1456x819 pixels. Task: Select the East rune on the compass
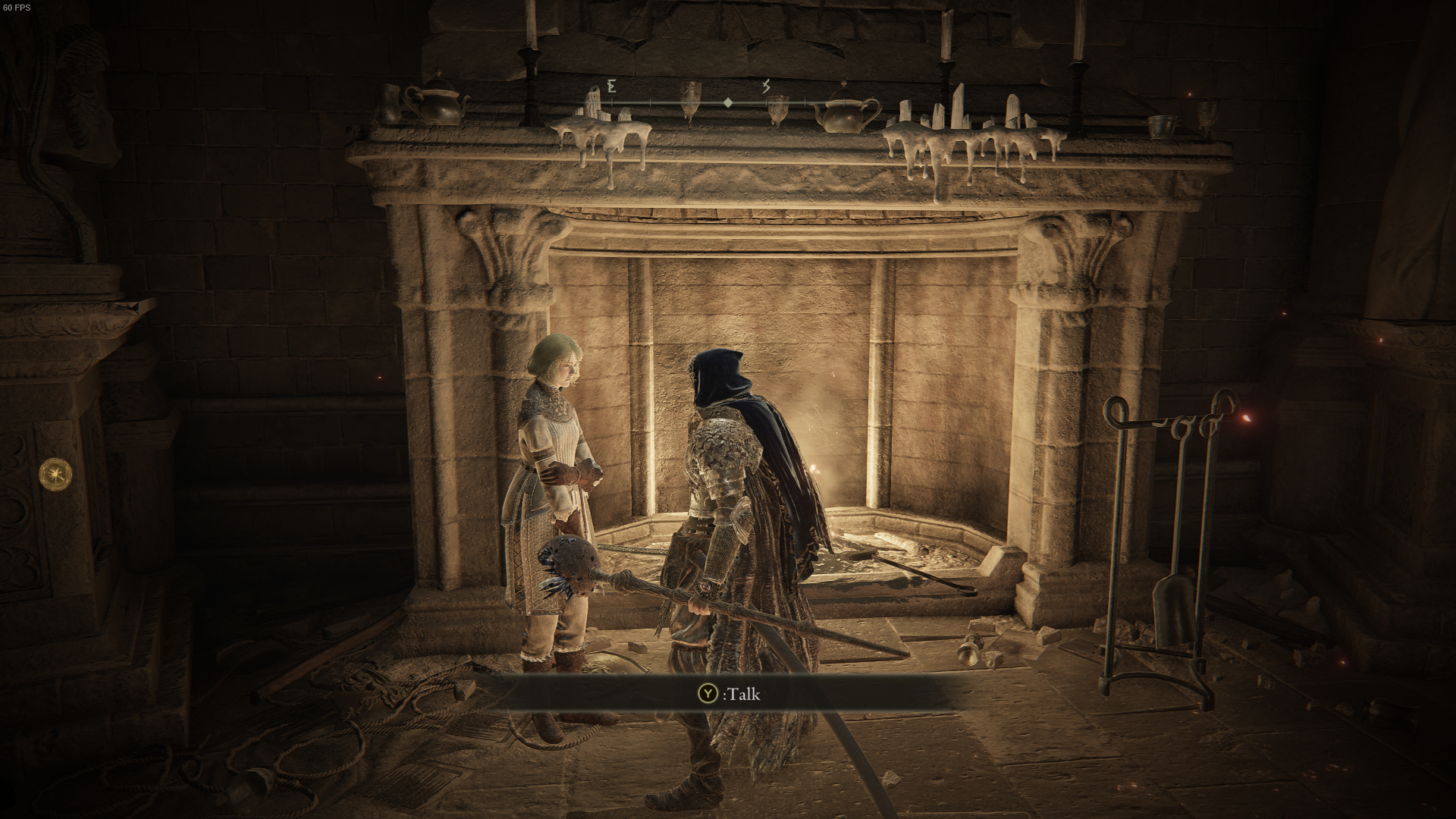coord(611,86)
